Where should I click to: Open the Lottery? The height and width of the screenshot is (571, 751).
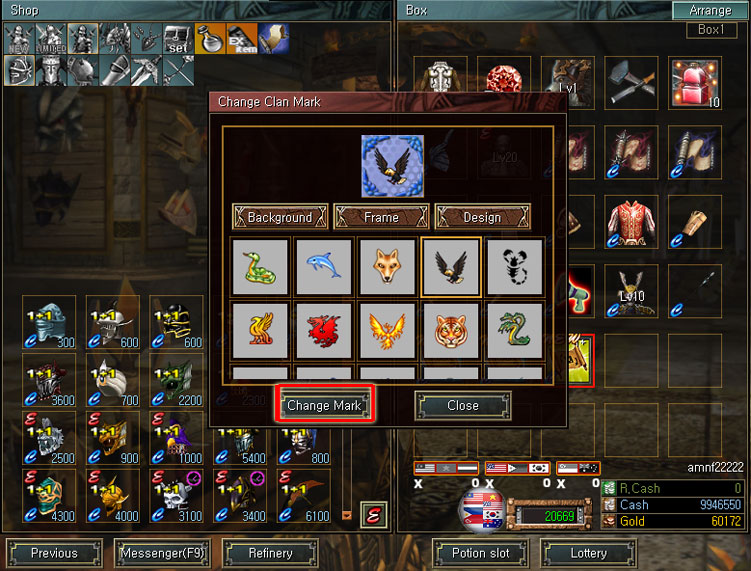(x=588, y=552)
